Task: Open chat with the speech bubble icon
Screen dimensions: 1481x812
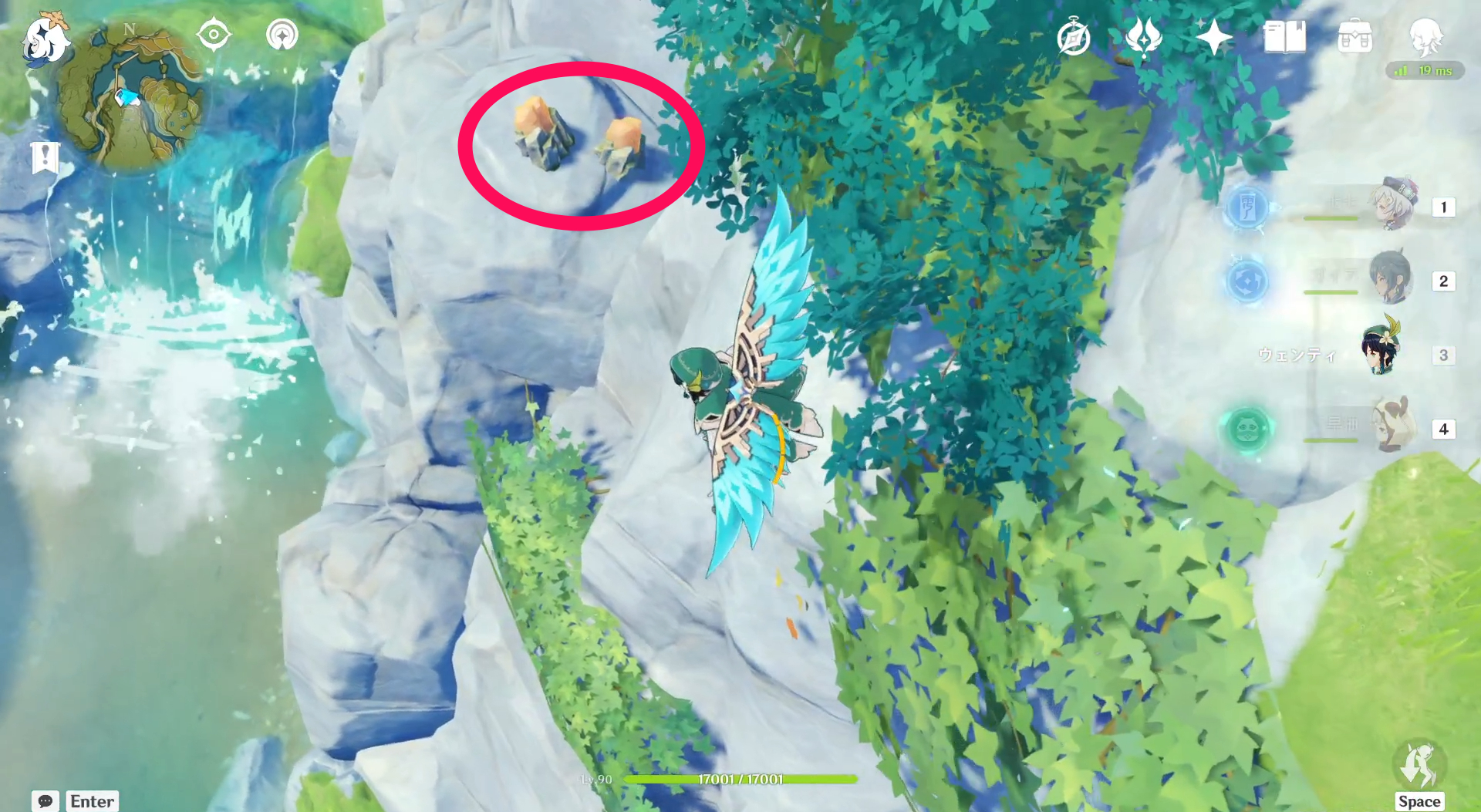Action: 46,801
